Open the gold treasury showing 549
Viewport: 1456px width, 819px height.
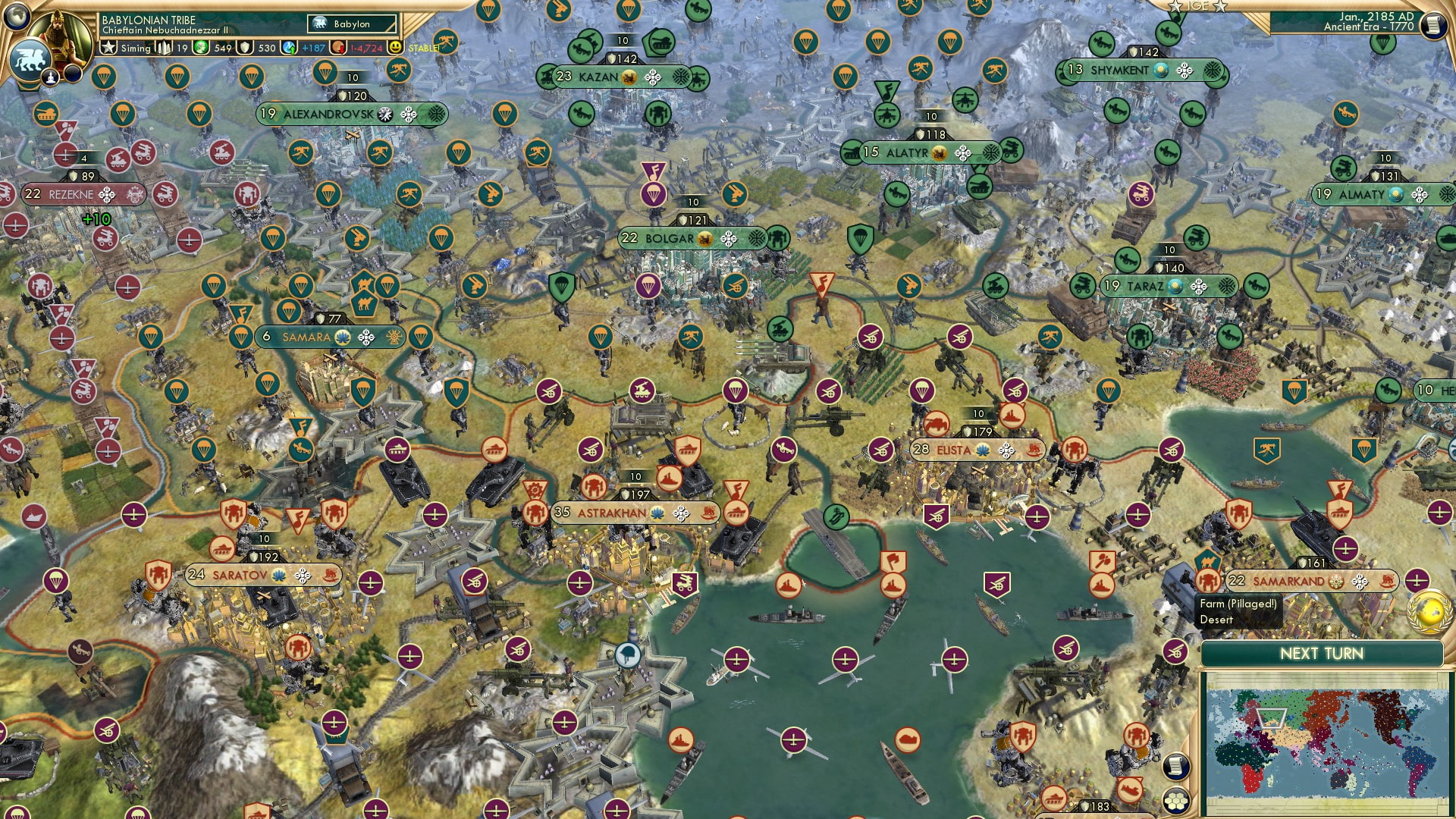200,49
